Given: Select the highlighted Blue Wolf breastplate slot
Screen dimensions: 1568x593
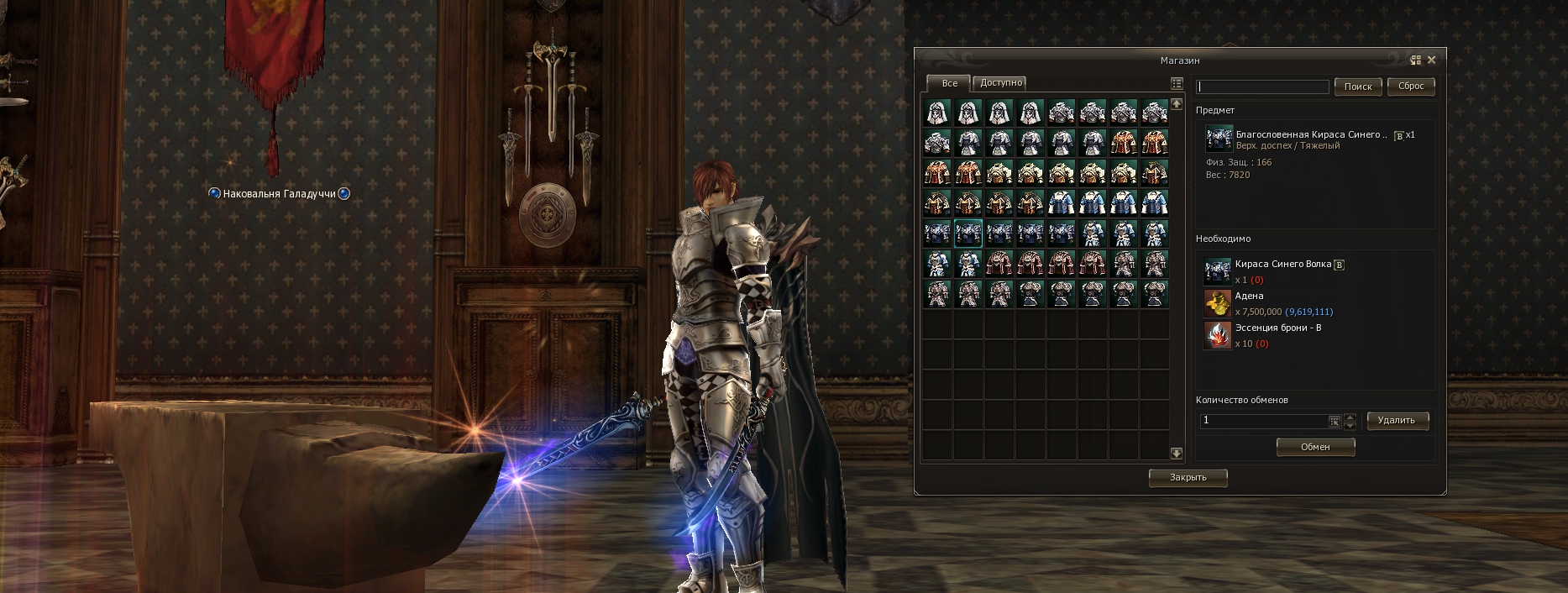Looking at the screenshot, I should 968,233.
